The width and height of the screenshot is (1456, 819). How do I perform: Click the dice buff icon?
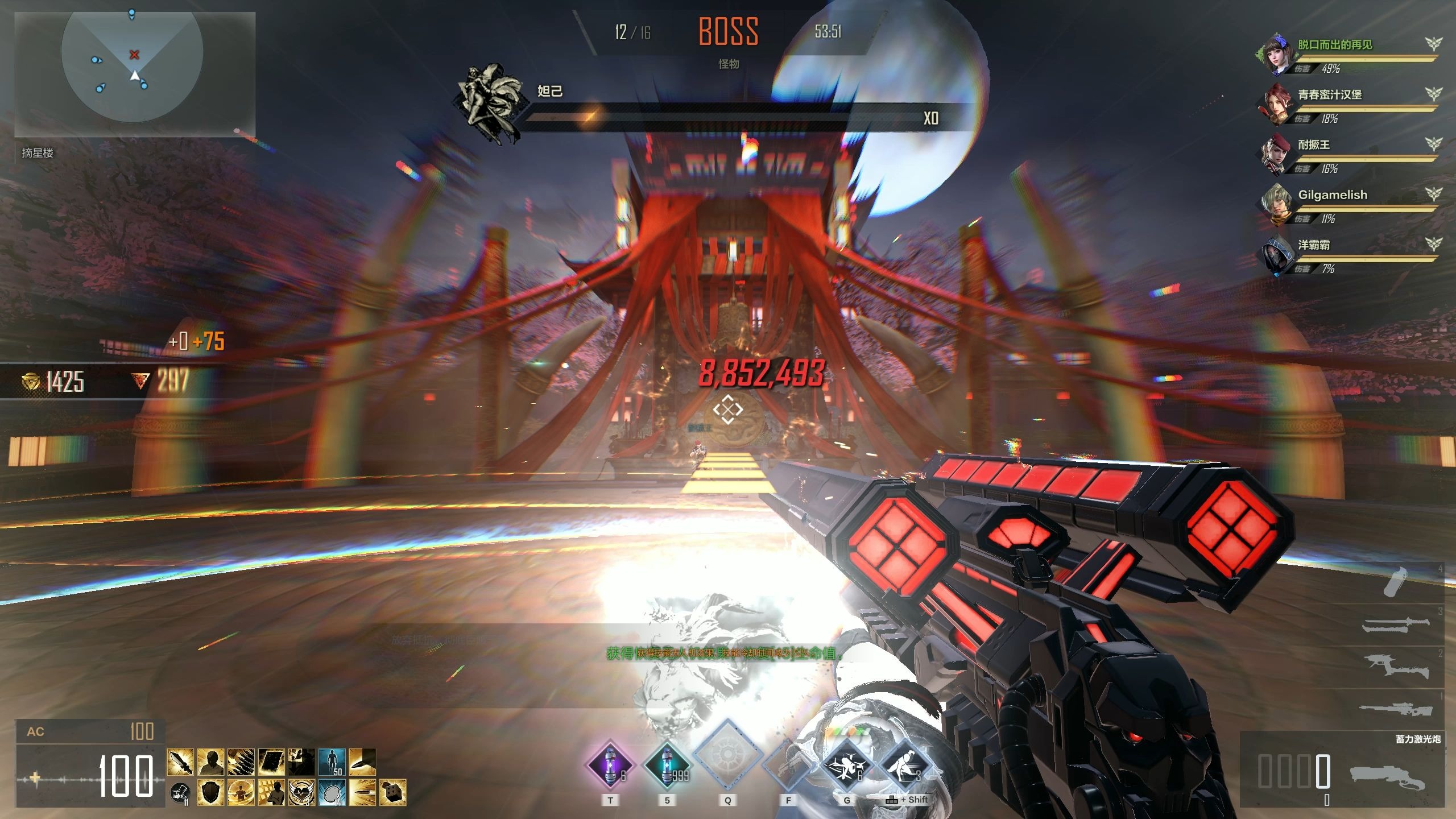[392, 792]
